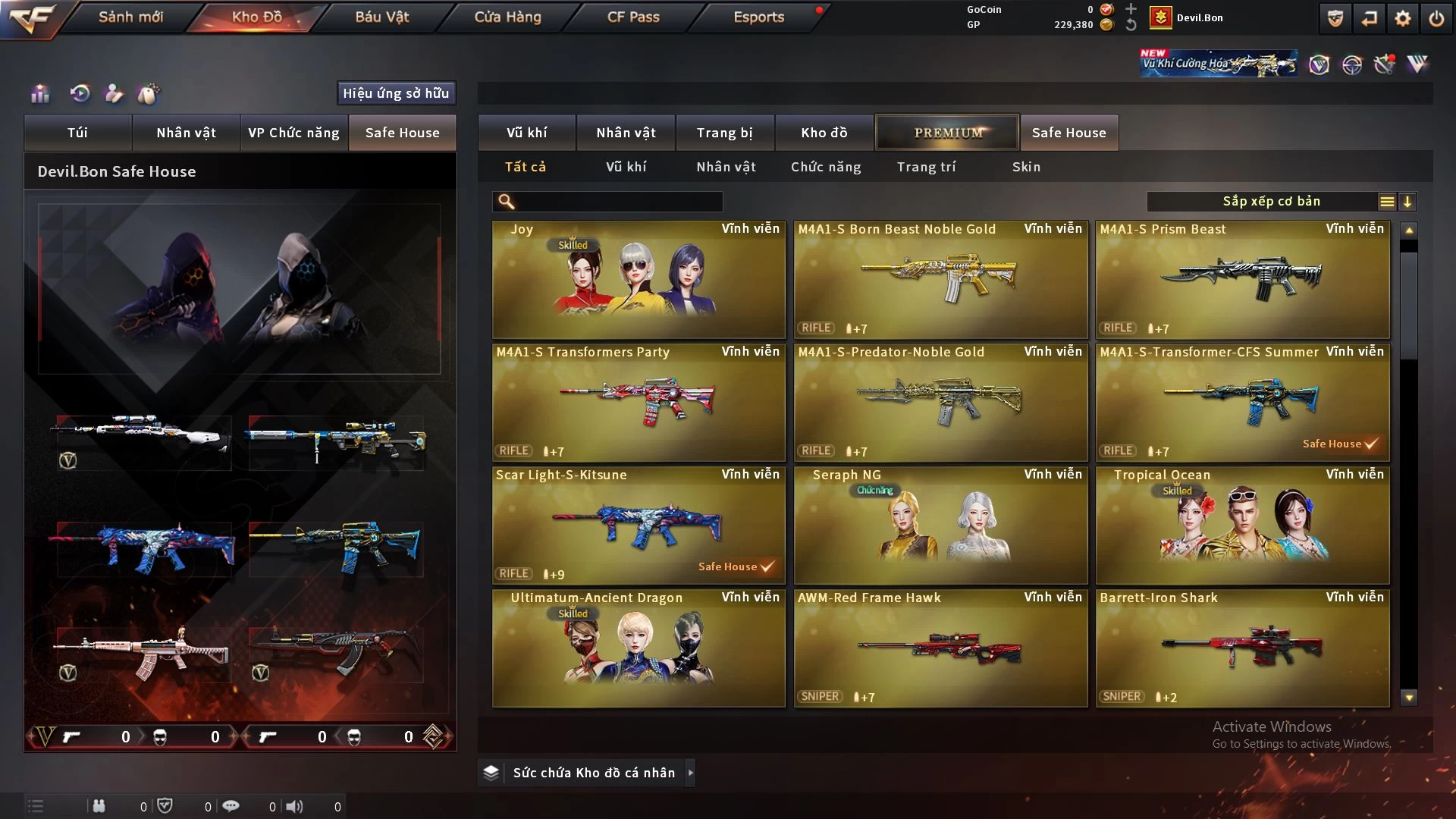
Task: Open the Trang bị tab
Action: (x=724, y=133)
